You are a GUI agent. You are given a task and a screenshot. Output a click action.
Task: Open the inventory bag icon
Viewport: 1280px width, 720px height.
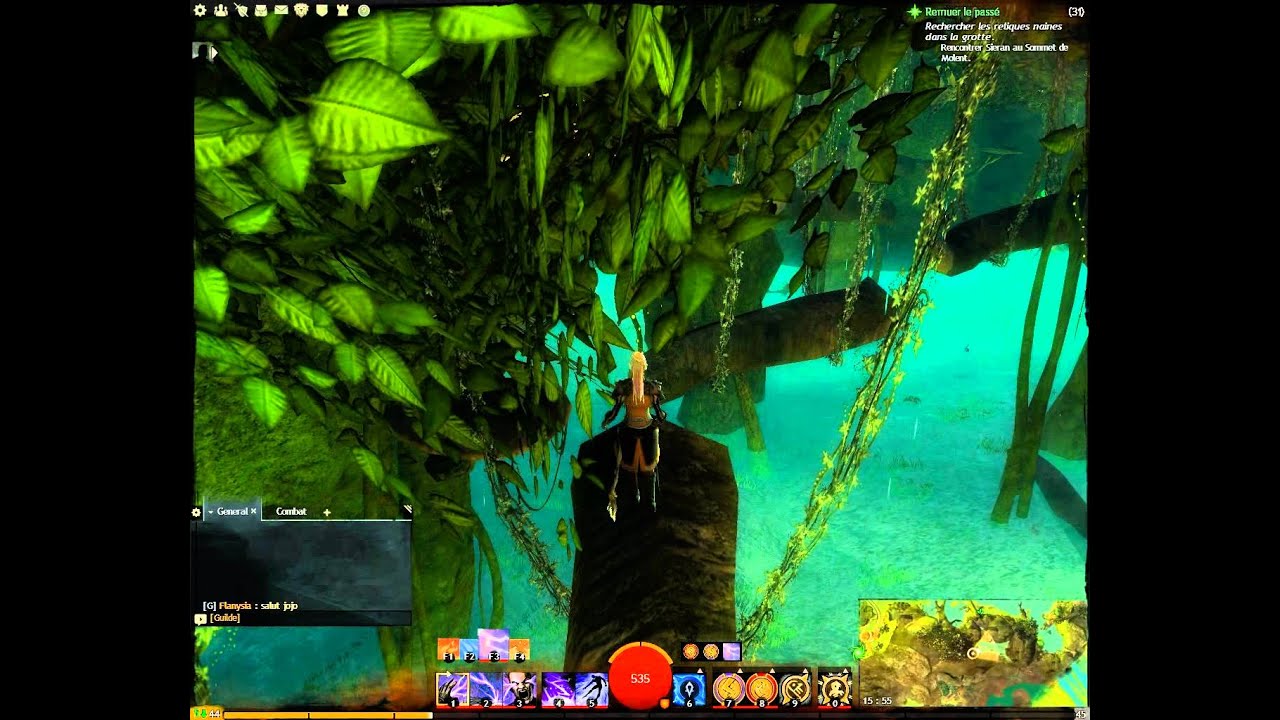pyautogui.click(x=261, y=10)
